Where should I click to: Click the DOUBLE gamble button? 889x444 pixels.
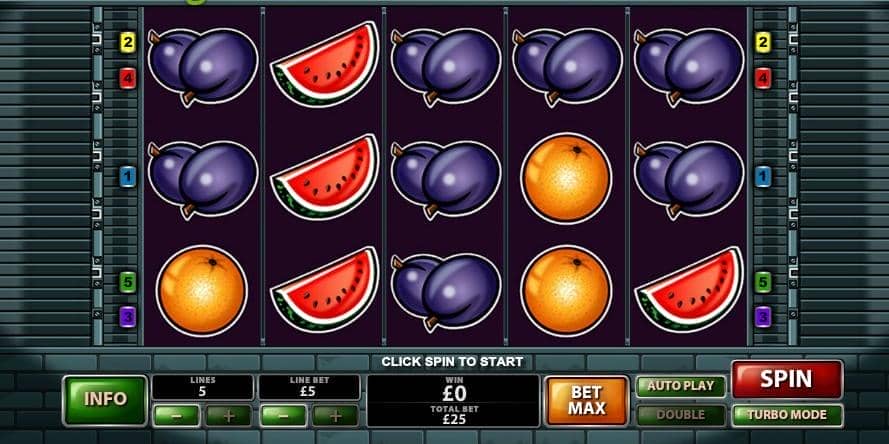pos(681,414)
